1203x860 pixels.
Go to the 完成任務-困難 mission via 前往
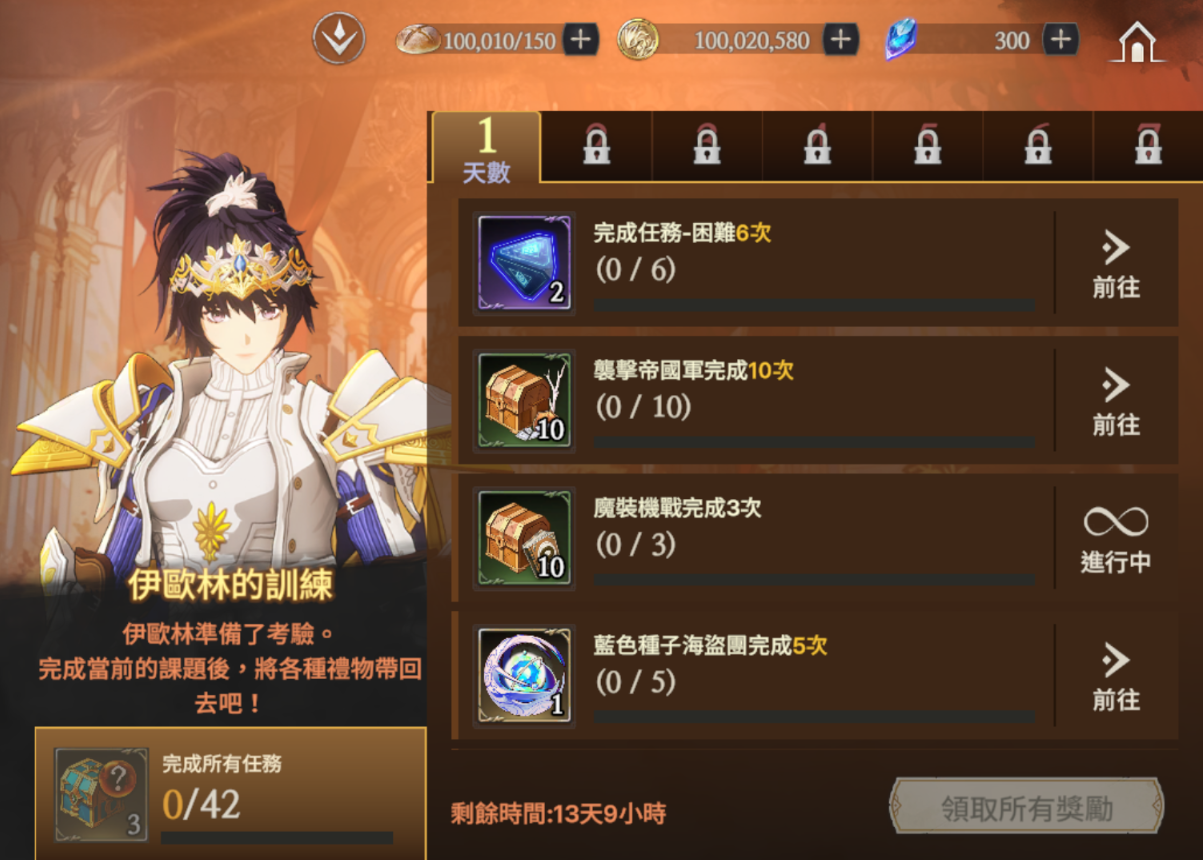click(x=1116, y=263)
